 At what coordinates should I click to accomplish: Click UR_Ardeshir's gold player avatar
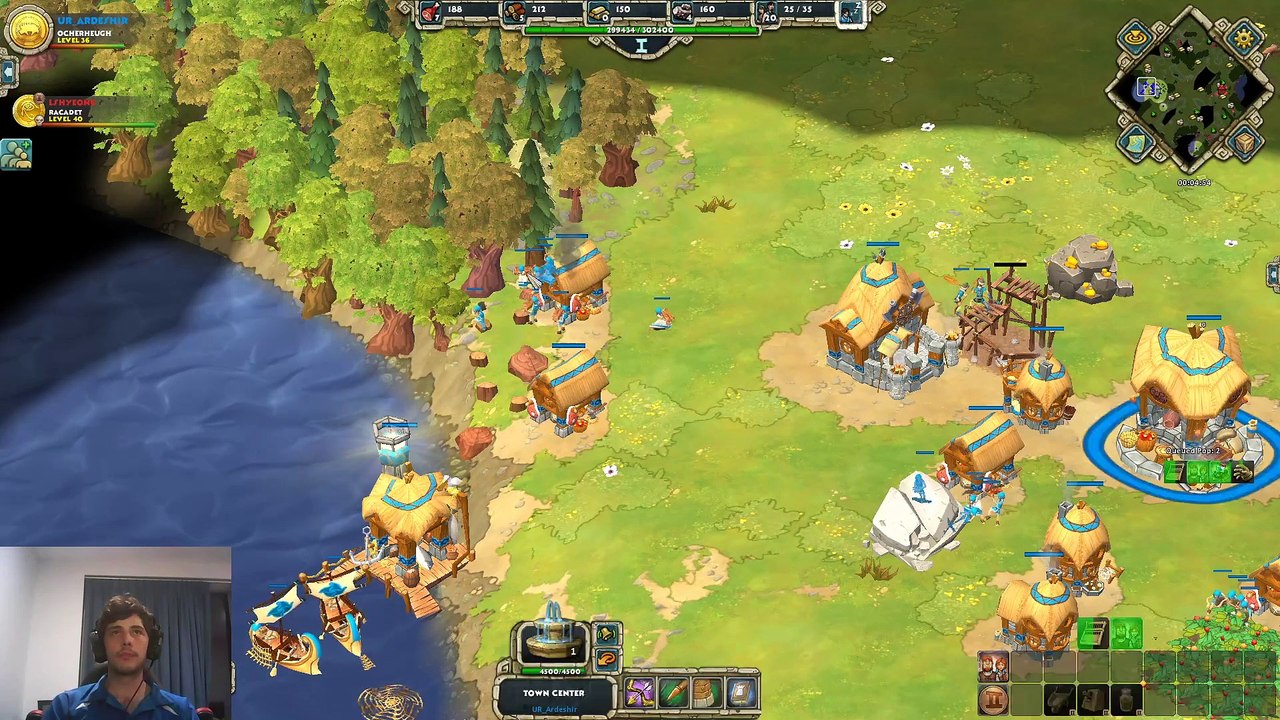28,28
